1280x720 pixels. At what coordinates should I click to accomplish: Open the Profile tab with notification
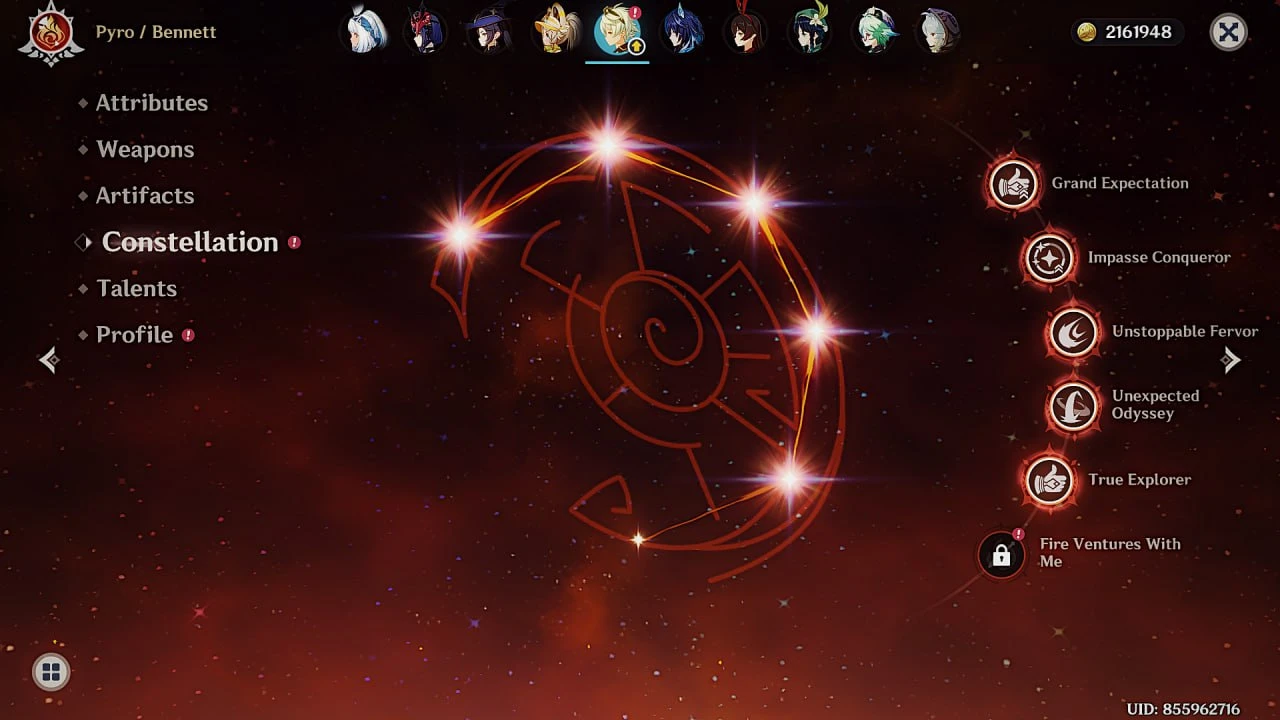135,334
